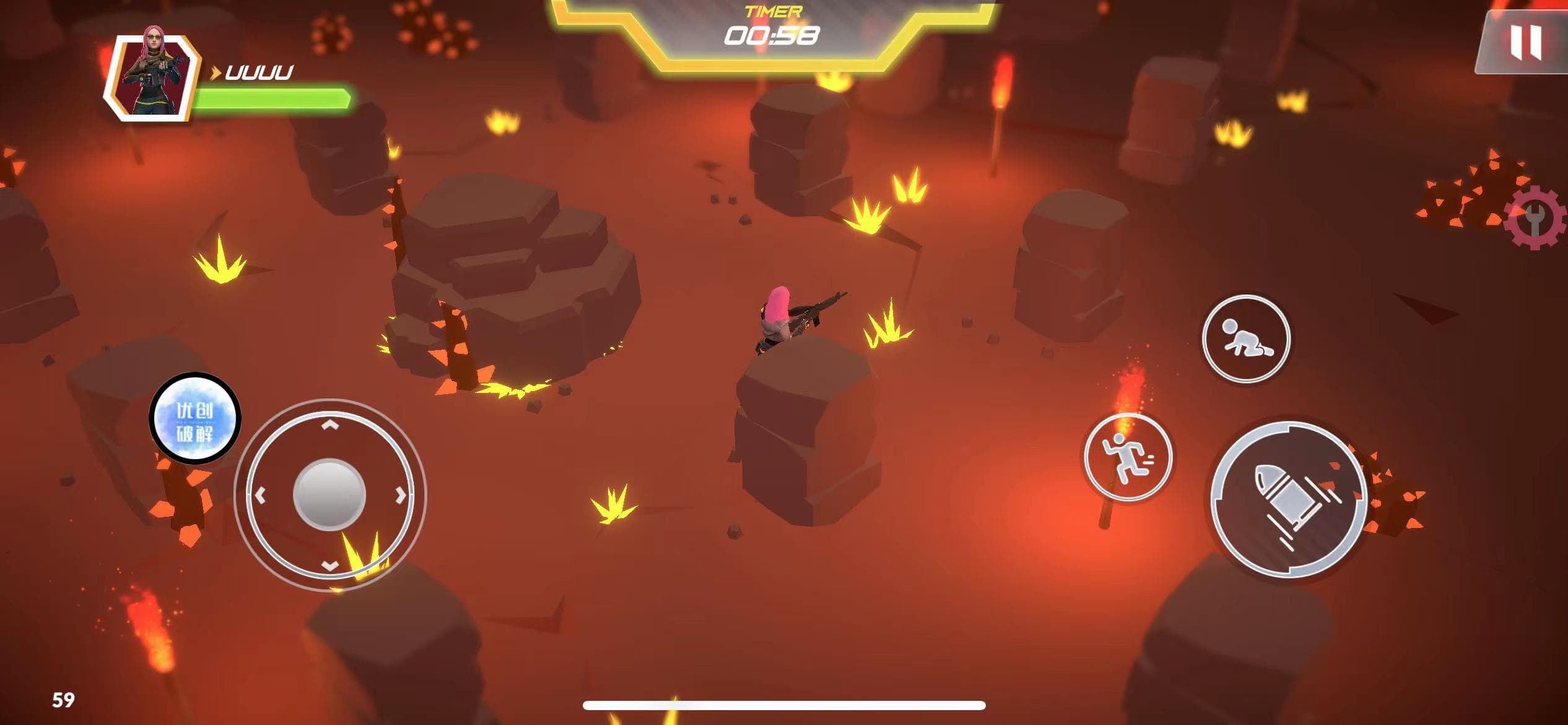This screenshot has width=1568, height=725.
Task: Tap the joystick down arrow
Action: 330,565
